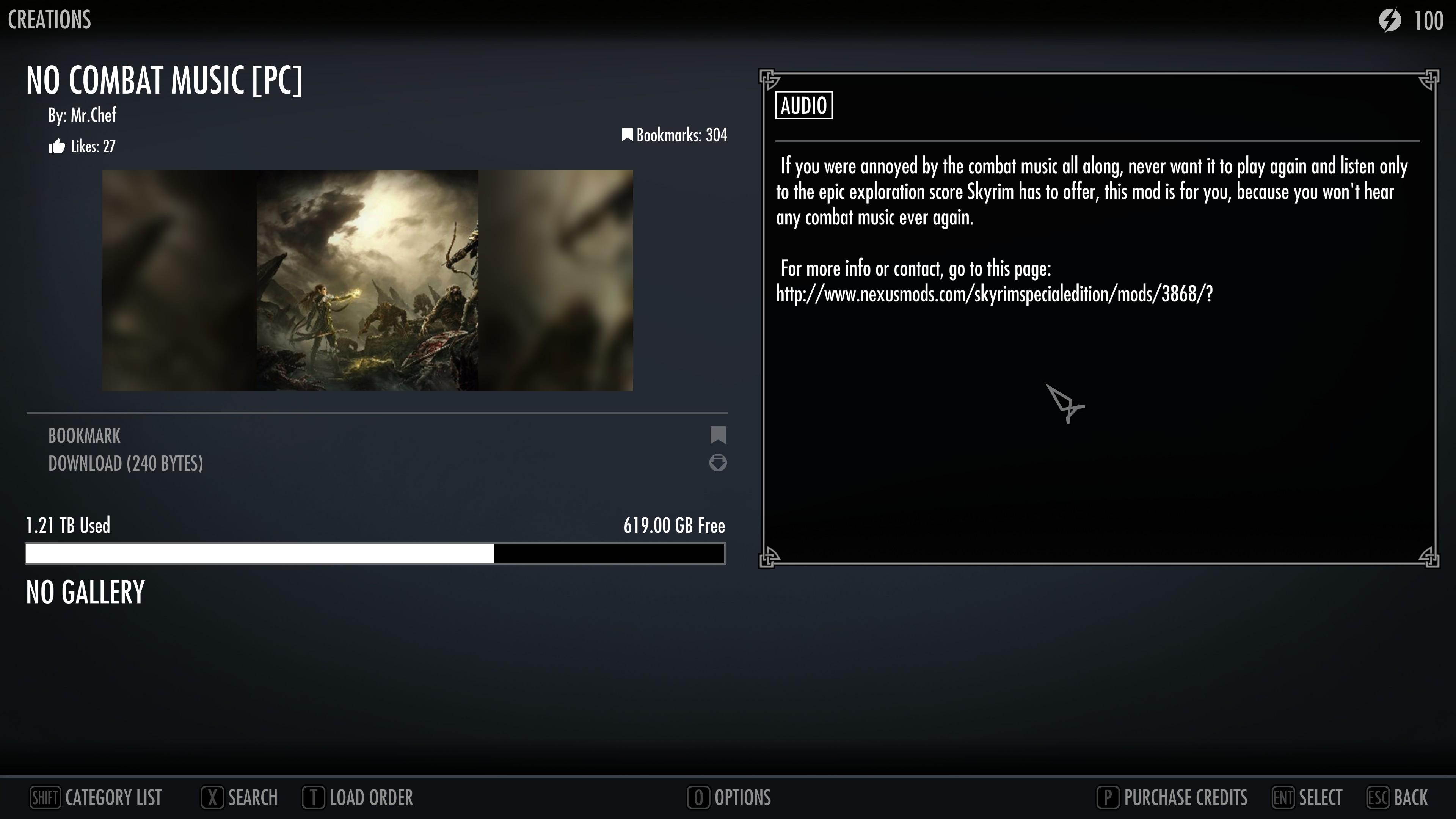Select the AUDIO category tag
Screen dimensions: 1456x819
click(804, 106)
